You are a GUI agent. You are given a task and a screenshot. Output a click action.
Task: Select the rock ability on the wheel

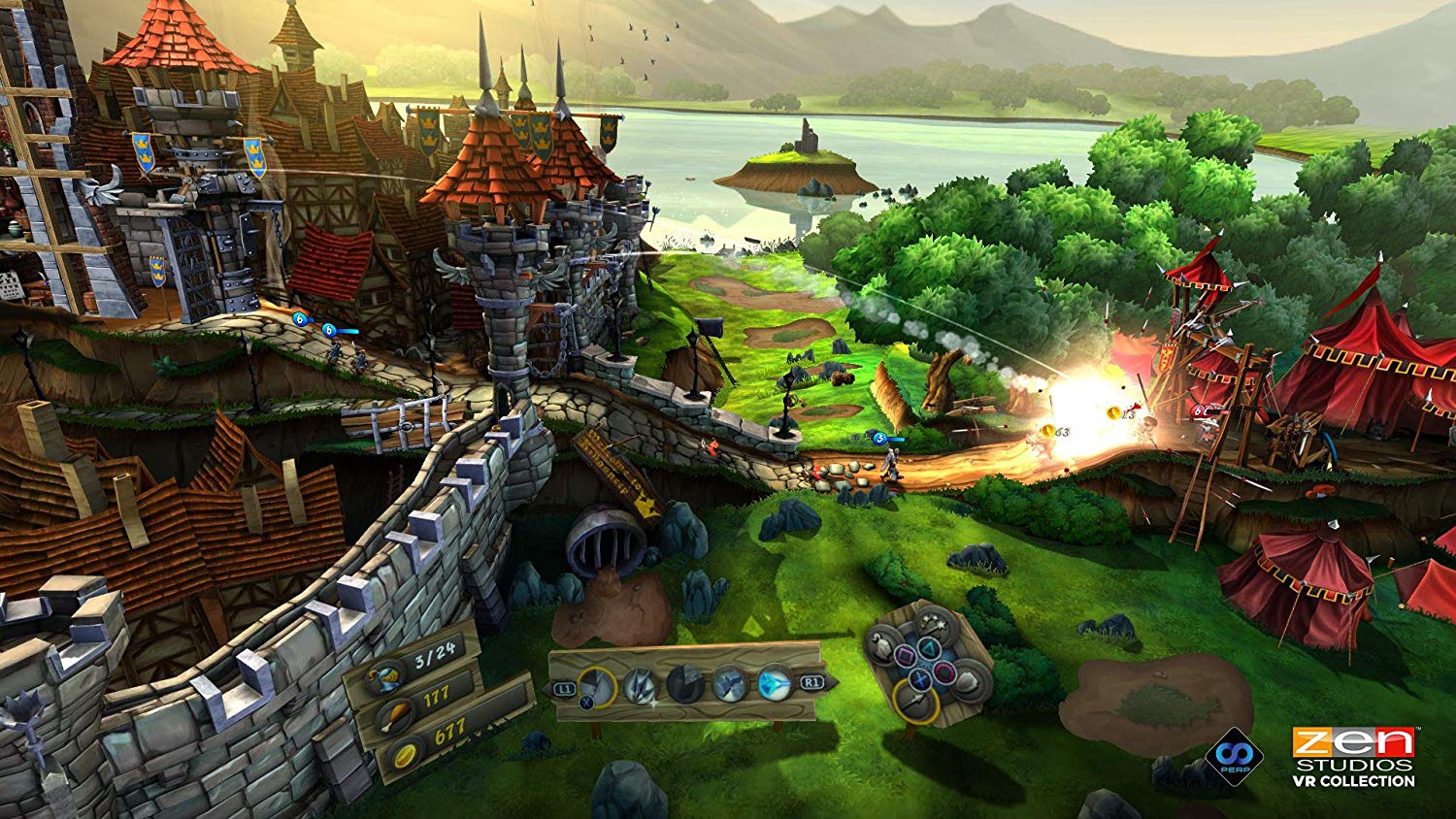[967, 681]
